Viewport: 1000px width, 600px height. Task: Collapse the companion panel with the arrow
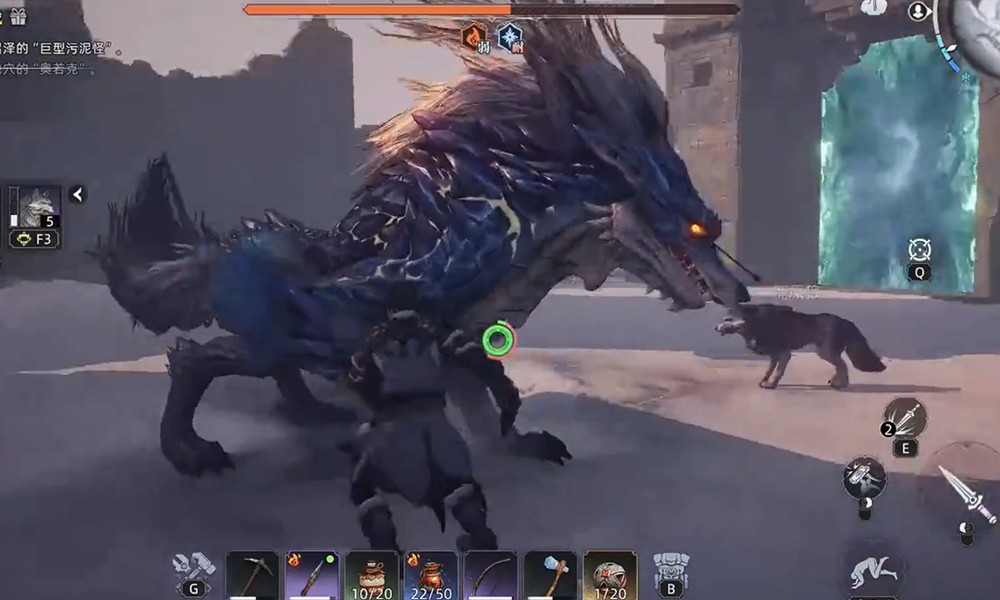pos(77,194)
